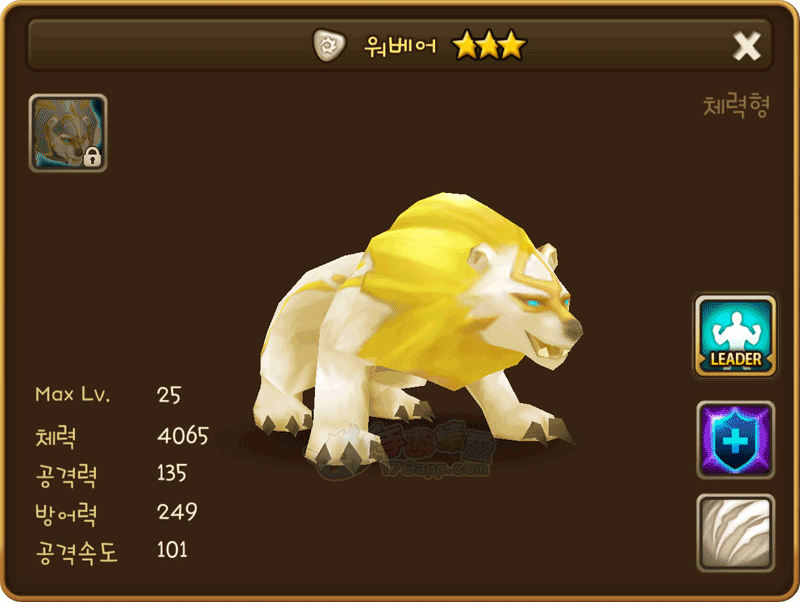Viewport: 800px width, 602px height.
Task: Open the claw slash skill icon
Action: click(x=735, y=531)
